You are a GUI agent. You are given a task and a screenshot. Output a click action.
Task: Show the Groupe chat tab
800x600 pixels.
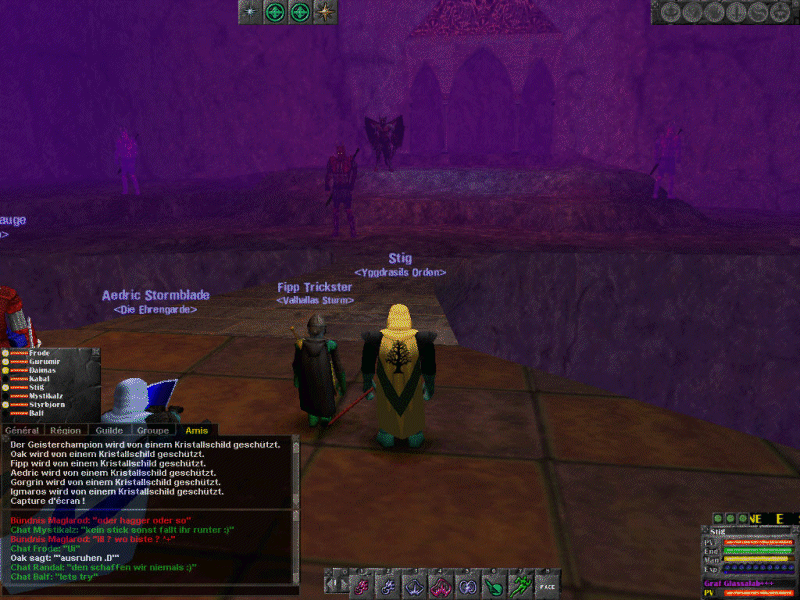click(152, 430)
